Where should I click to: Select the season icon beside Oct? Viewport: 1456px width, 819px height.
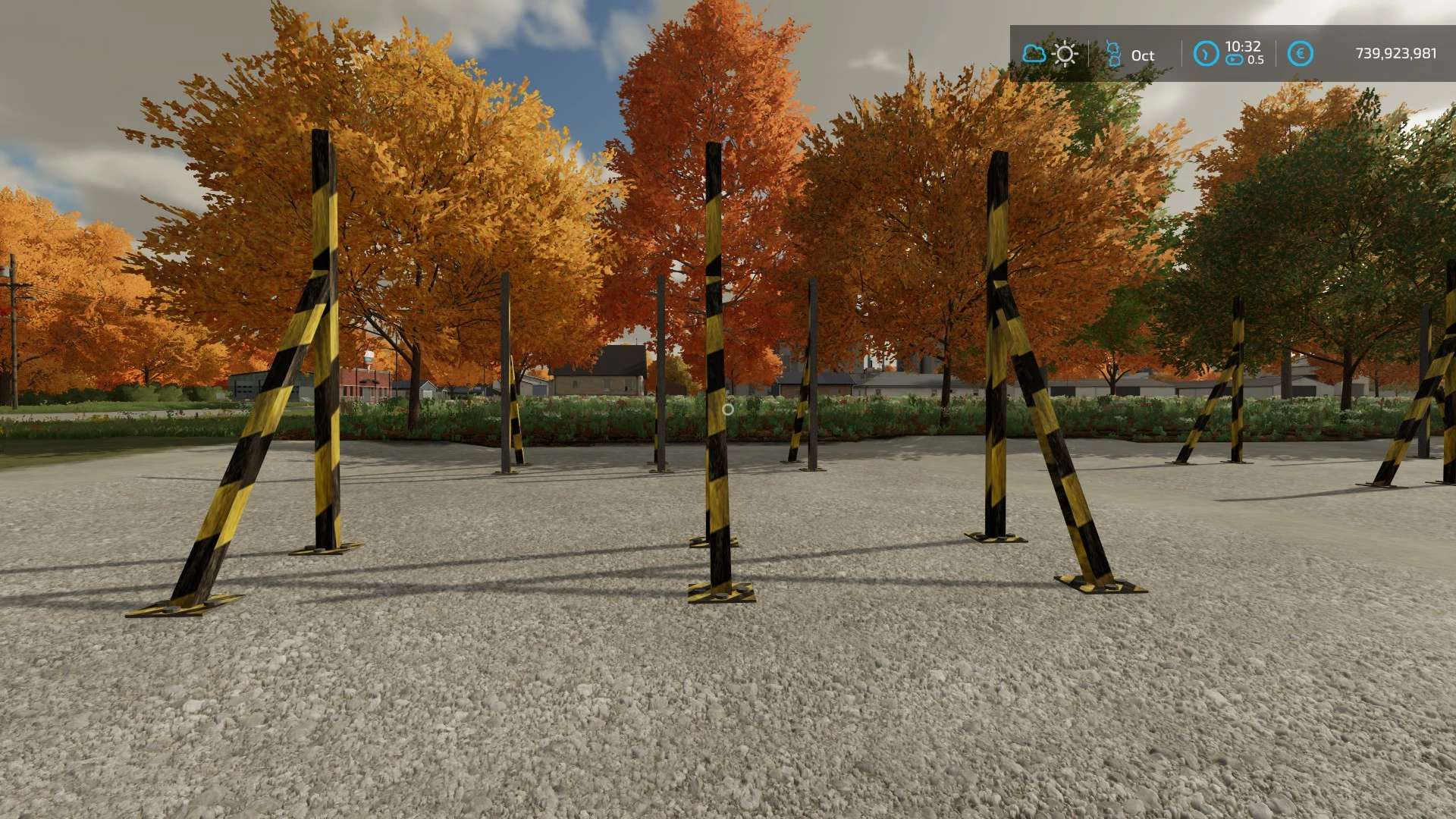pos(1113,54)
